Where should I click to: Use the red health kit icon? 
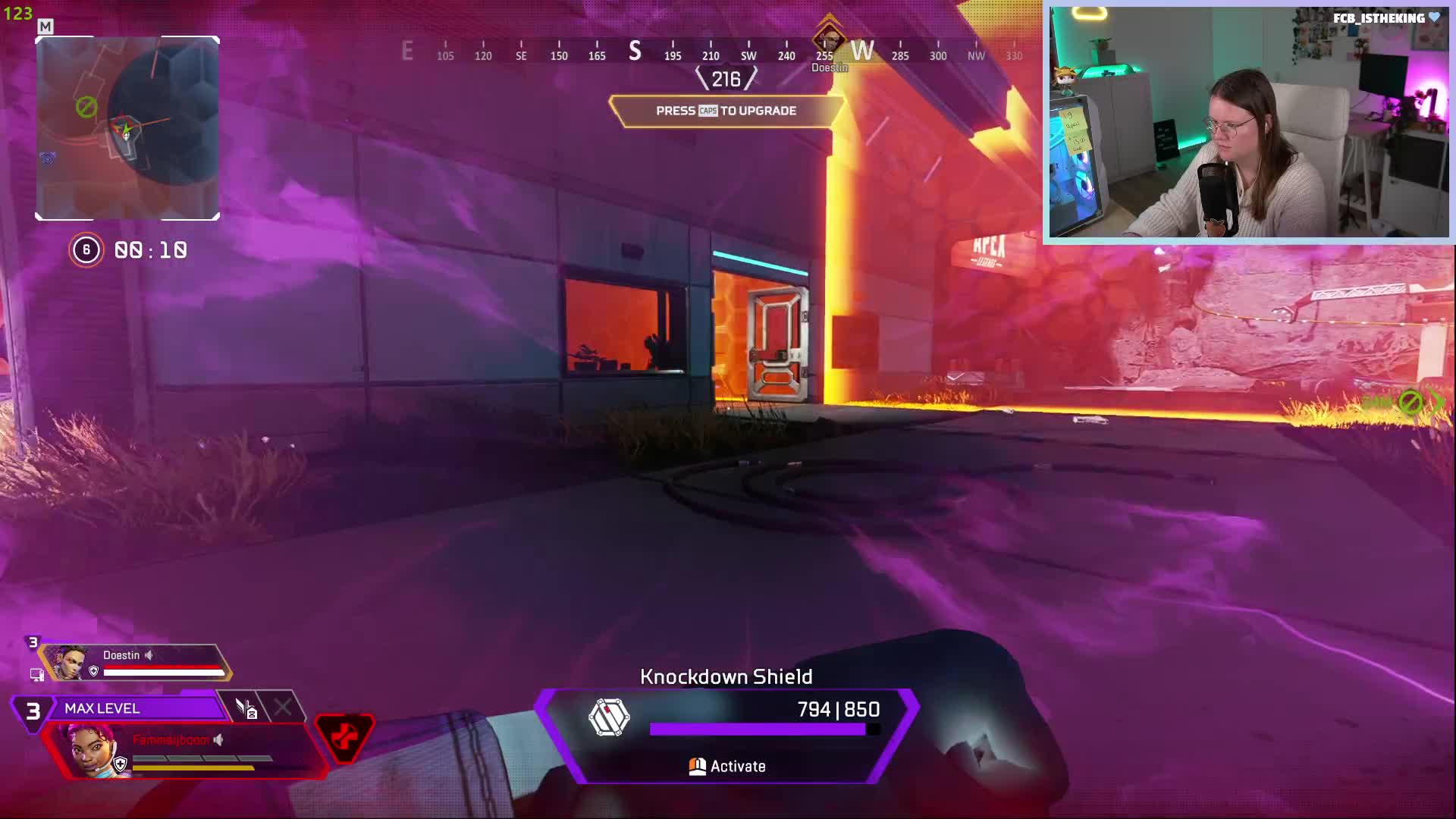[344, 736]
